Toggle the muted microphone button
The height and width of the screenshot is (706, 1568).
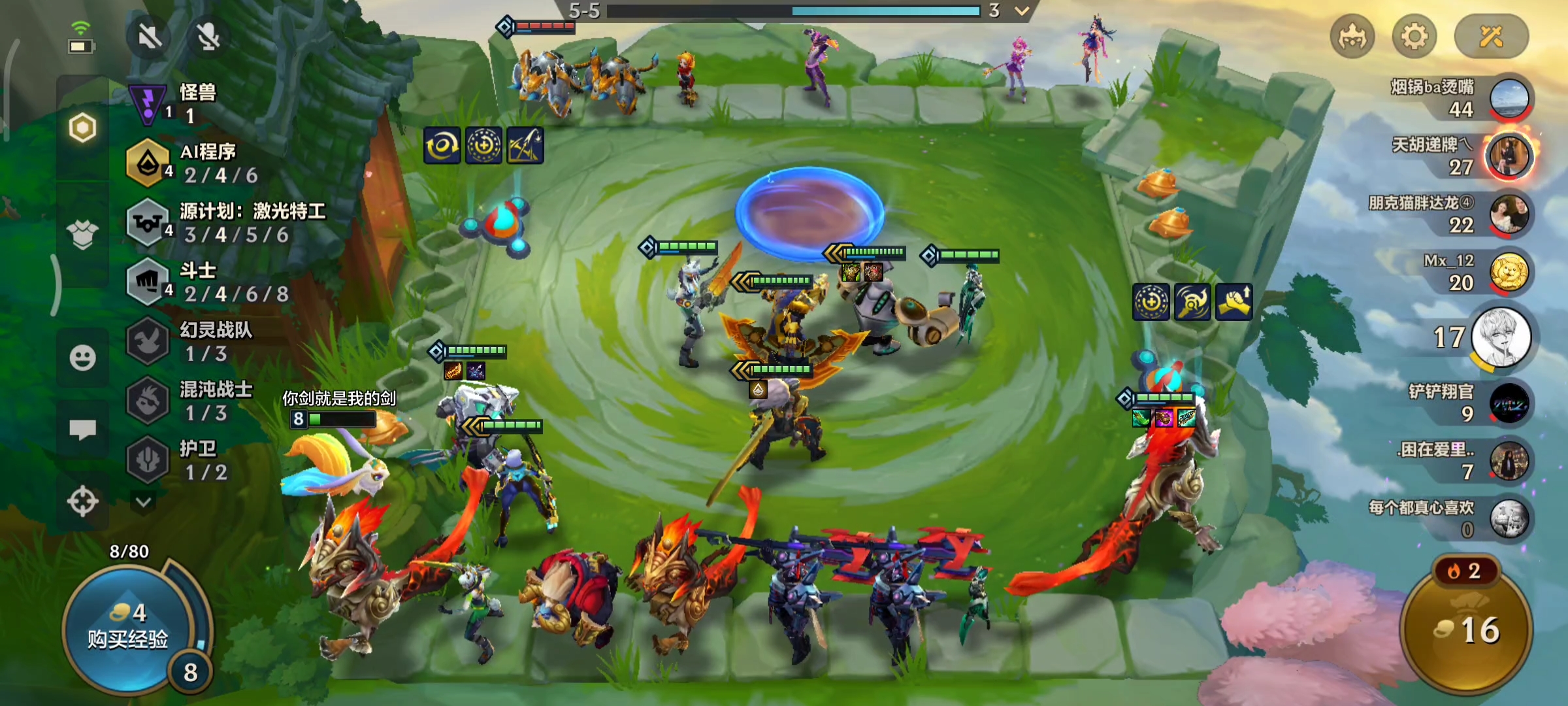[208, 37]
